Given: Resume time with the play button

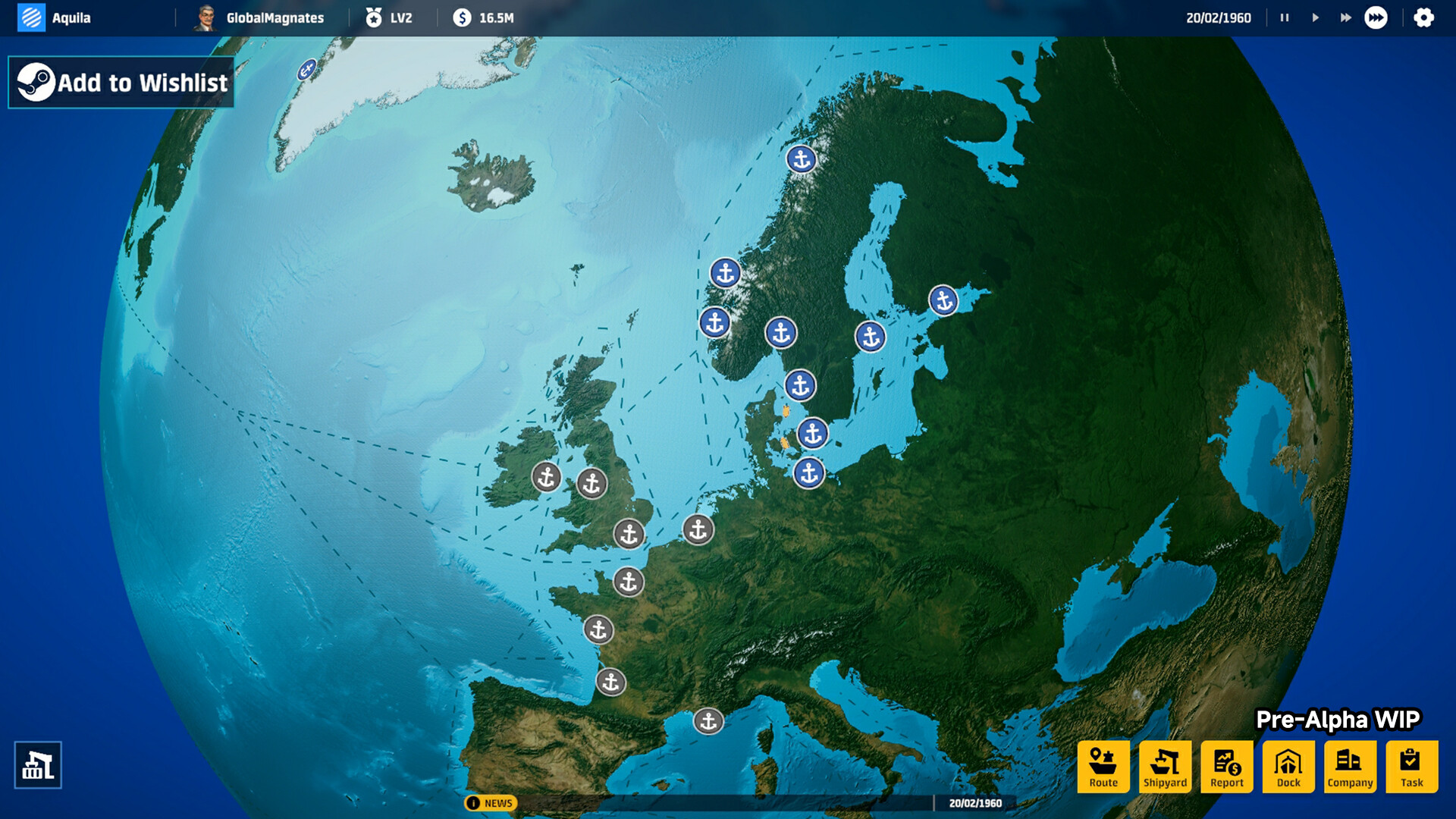Looking at the screenshot, I should [x=1314, y=17].
